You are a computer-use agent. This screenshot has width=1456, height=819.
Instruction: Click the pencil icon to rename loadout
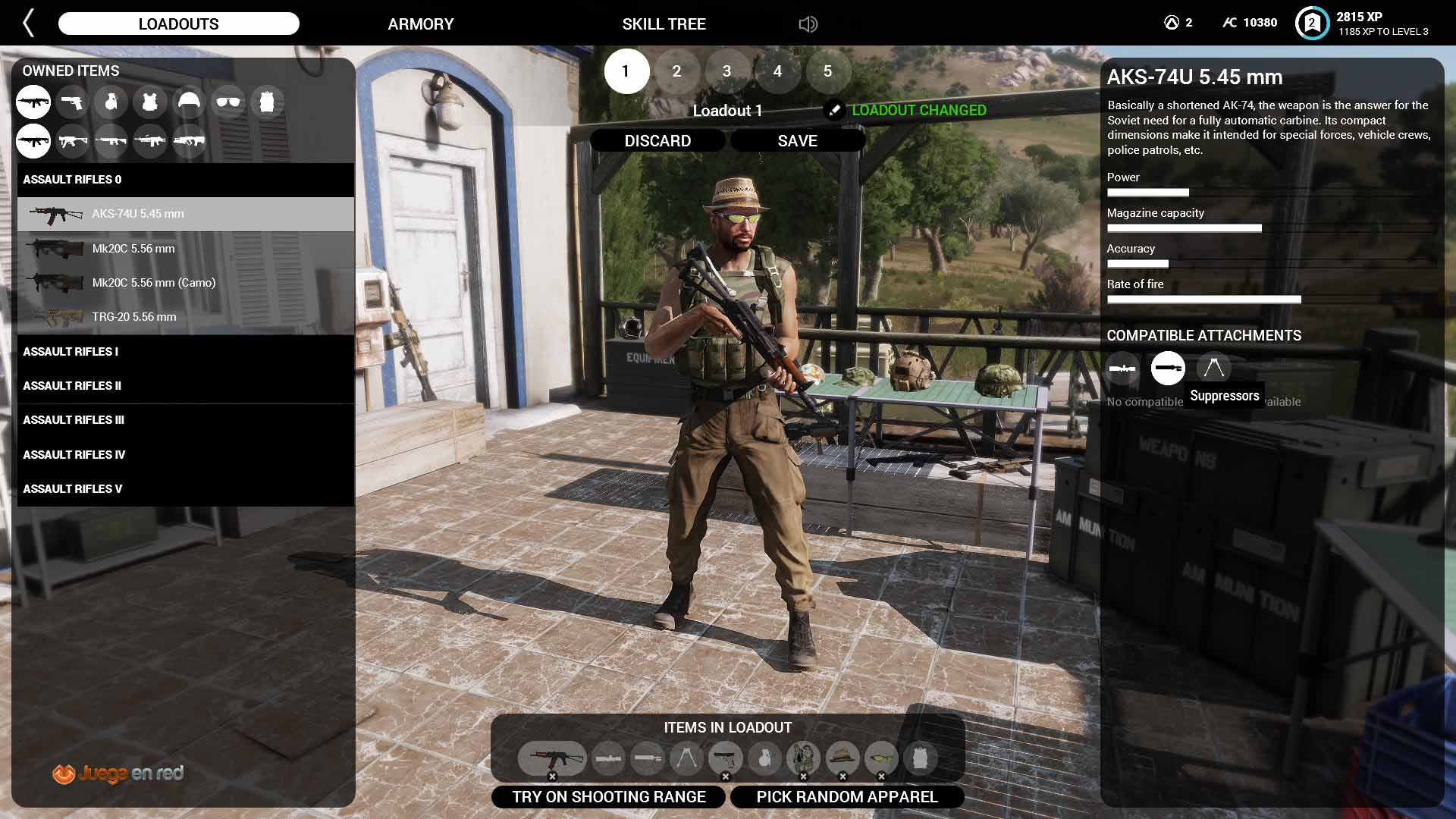coord(833,110)
